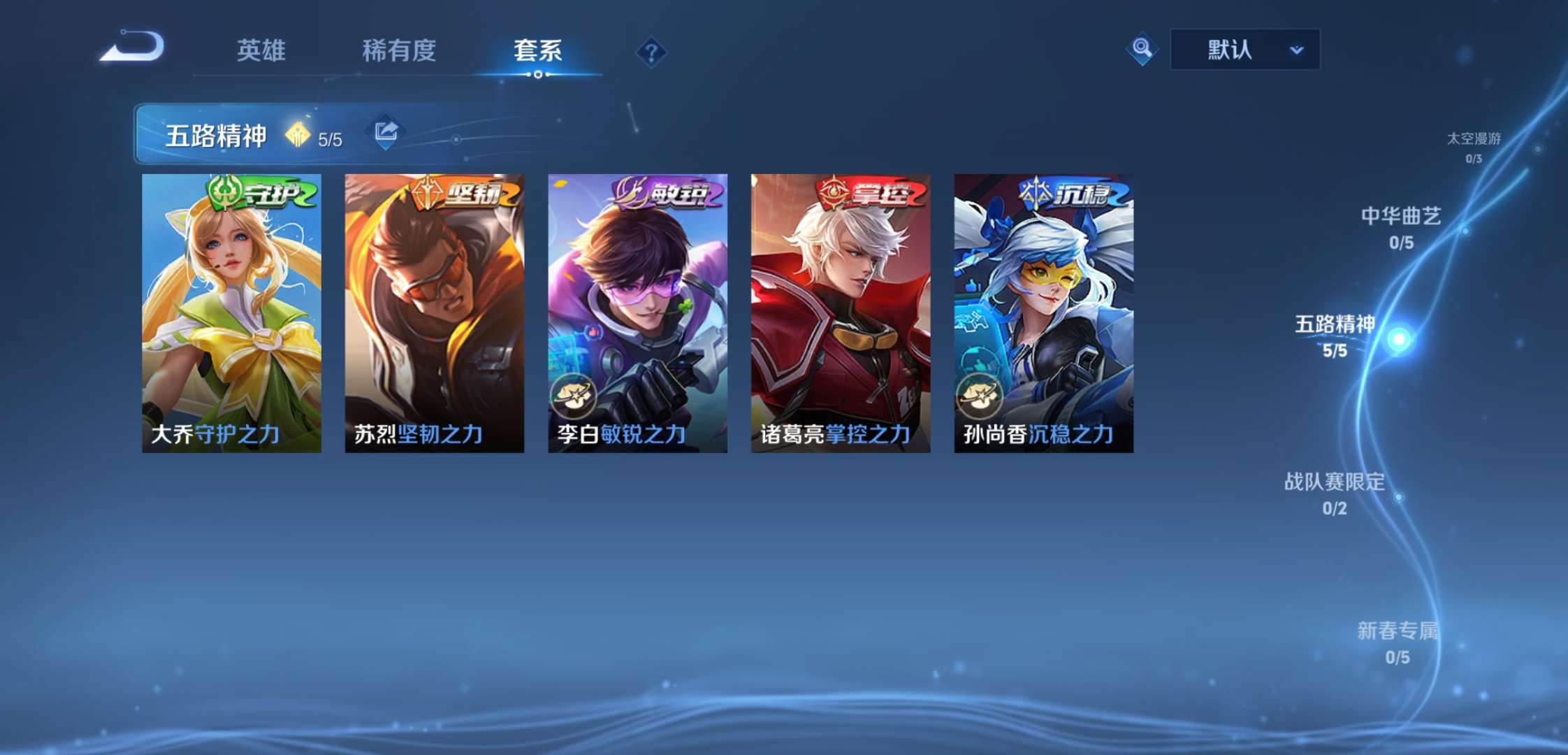This screenshot has height=755, width=1568.
Task: Open the help question mark icon
Action: 650,50
